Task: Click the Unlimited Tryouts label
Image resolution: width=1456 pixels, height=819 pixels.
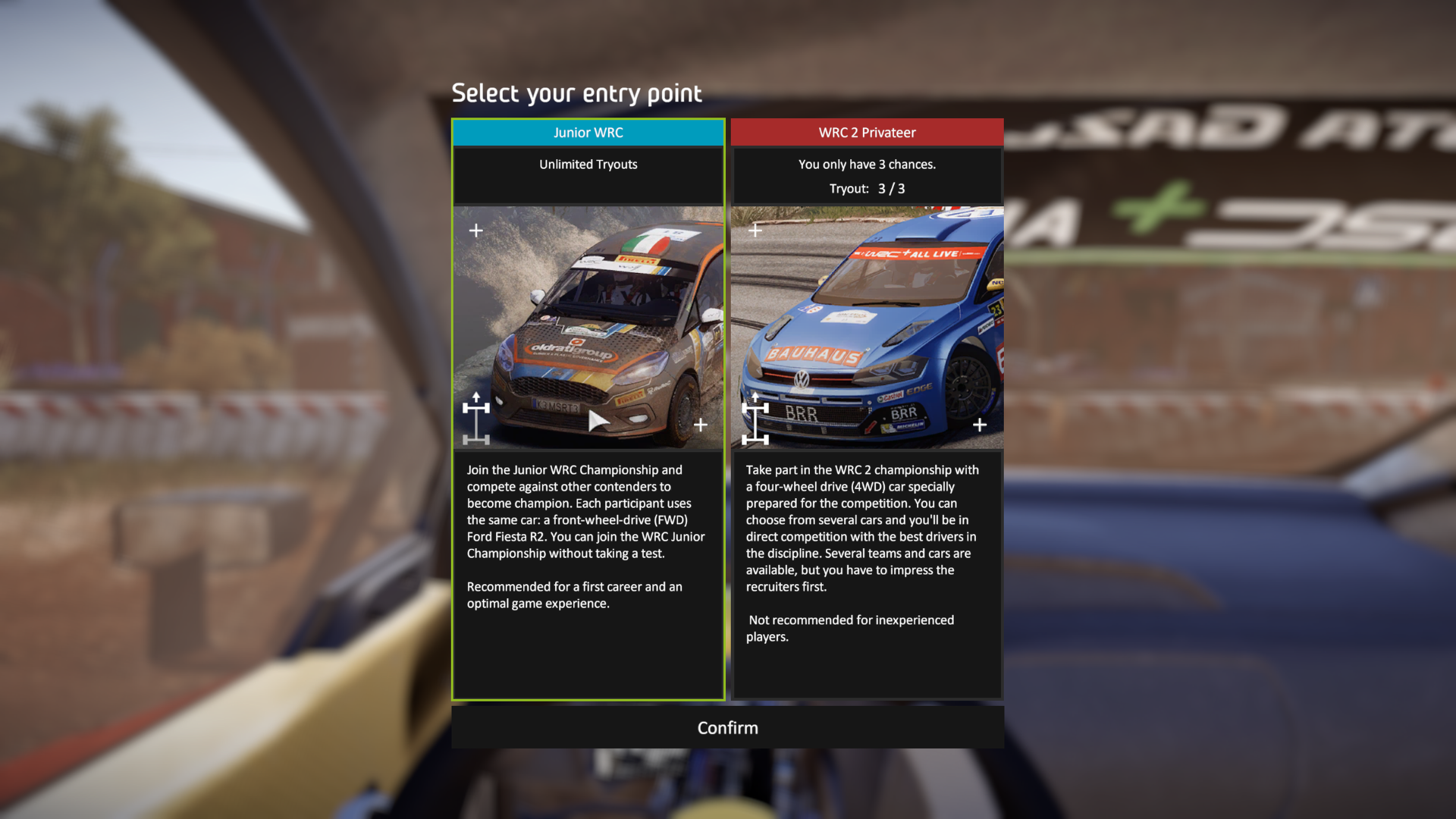Action: (x=588, y=165)
